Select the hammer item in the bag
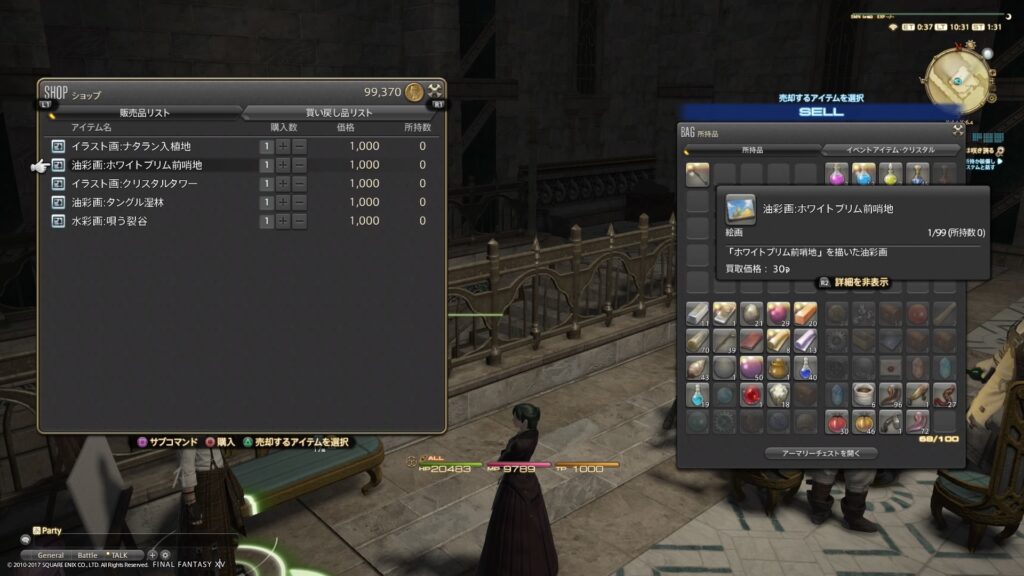The height and width of the screenshot is (576, 1024). (697, 173)
